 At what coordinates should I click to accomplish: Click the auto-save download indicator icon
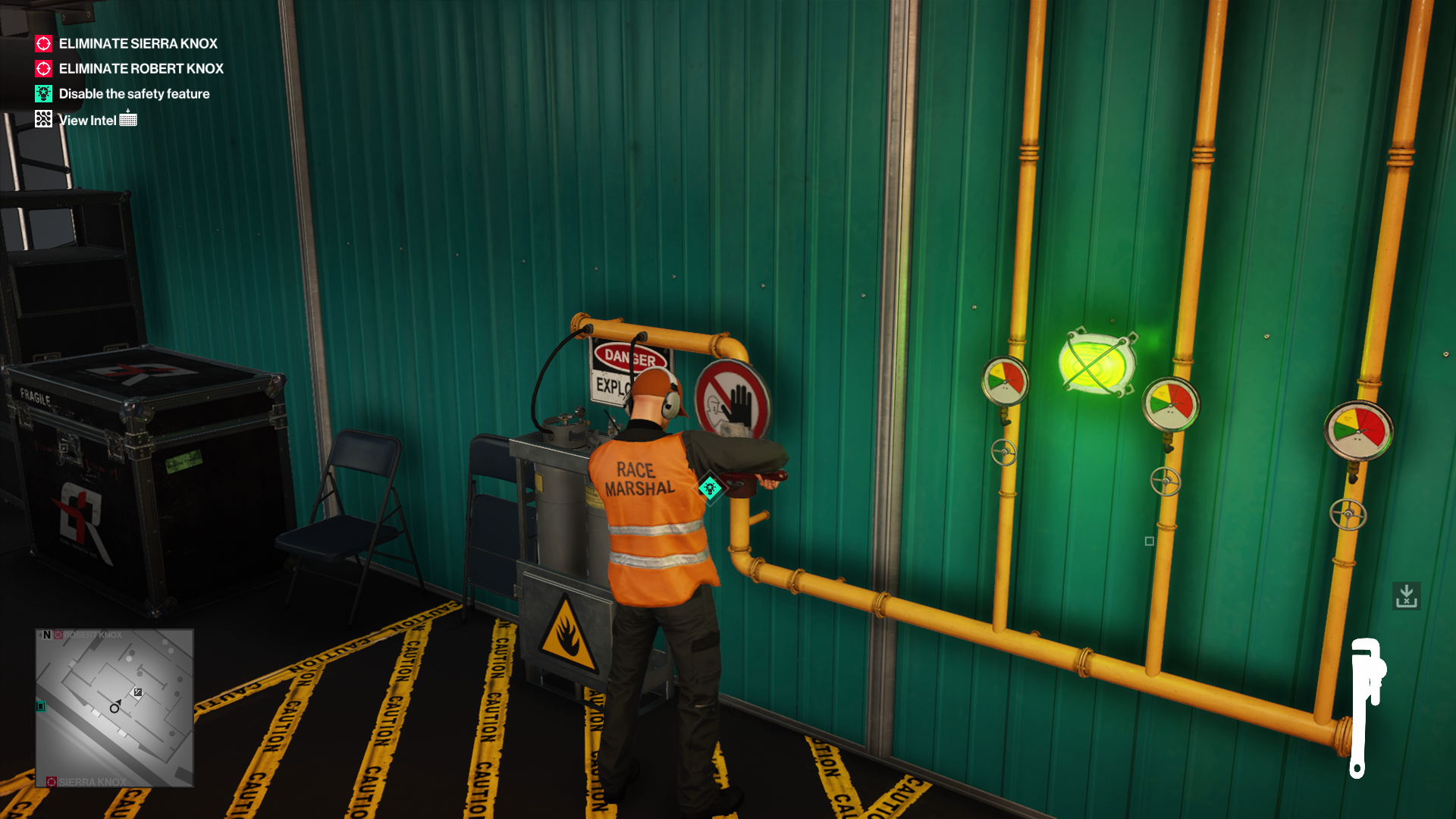tap(1407, 596)
